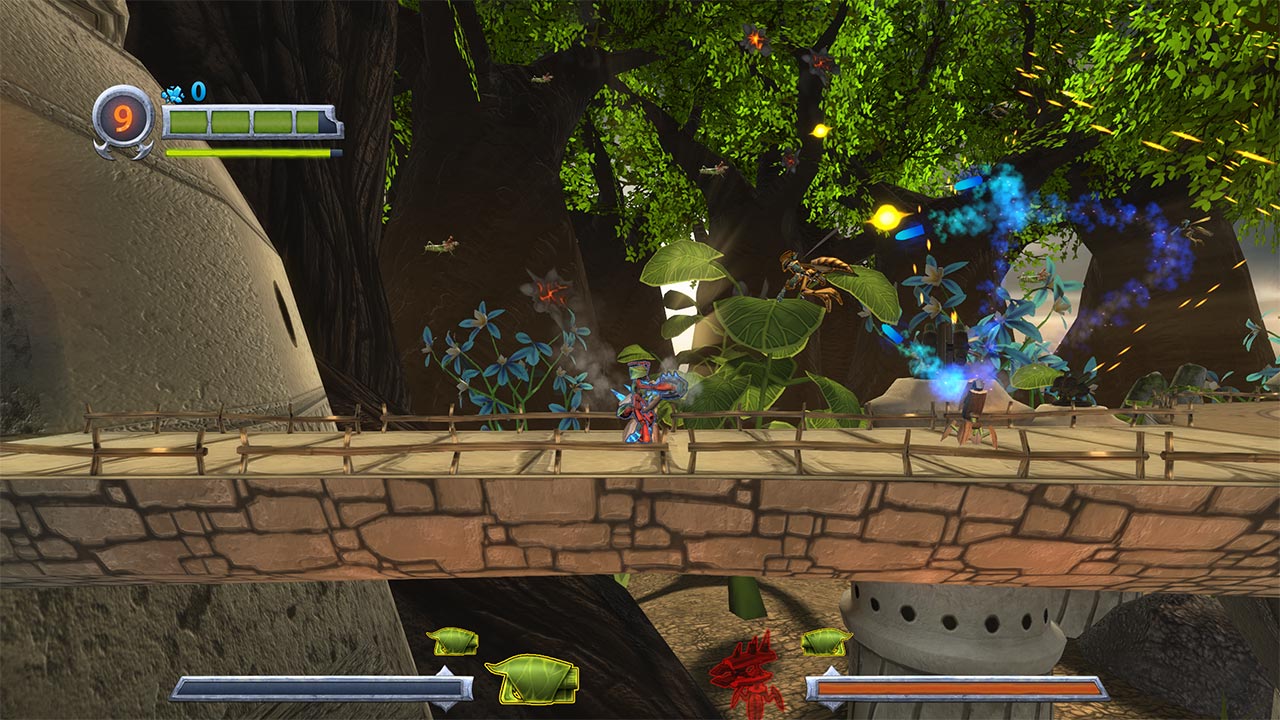This screenshot has width=1280, height=720.
Task: Select the chameleon player character on the bridge
Action: point(637,400)
